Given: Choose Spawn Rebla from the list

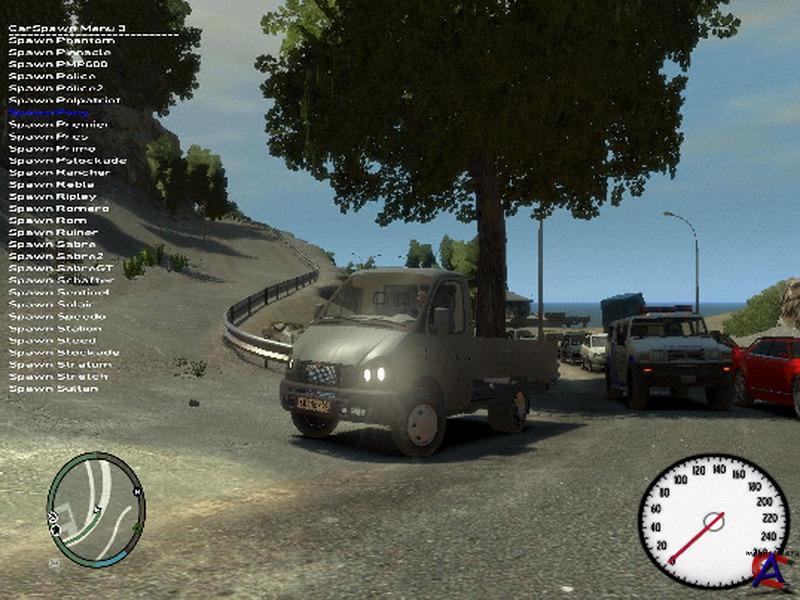Looking at the screenshot, I should [x=52, y=185].
